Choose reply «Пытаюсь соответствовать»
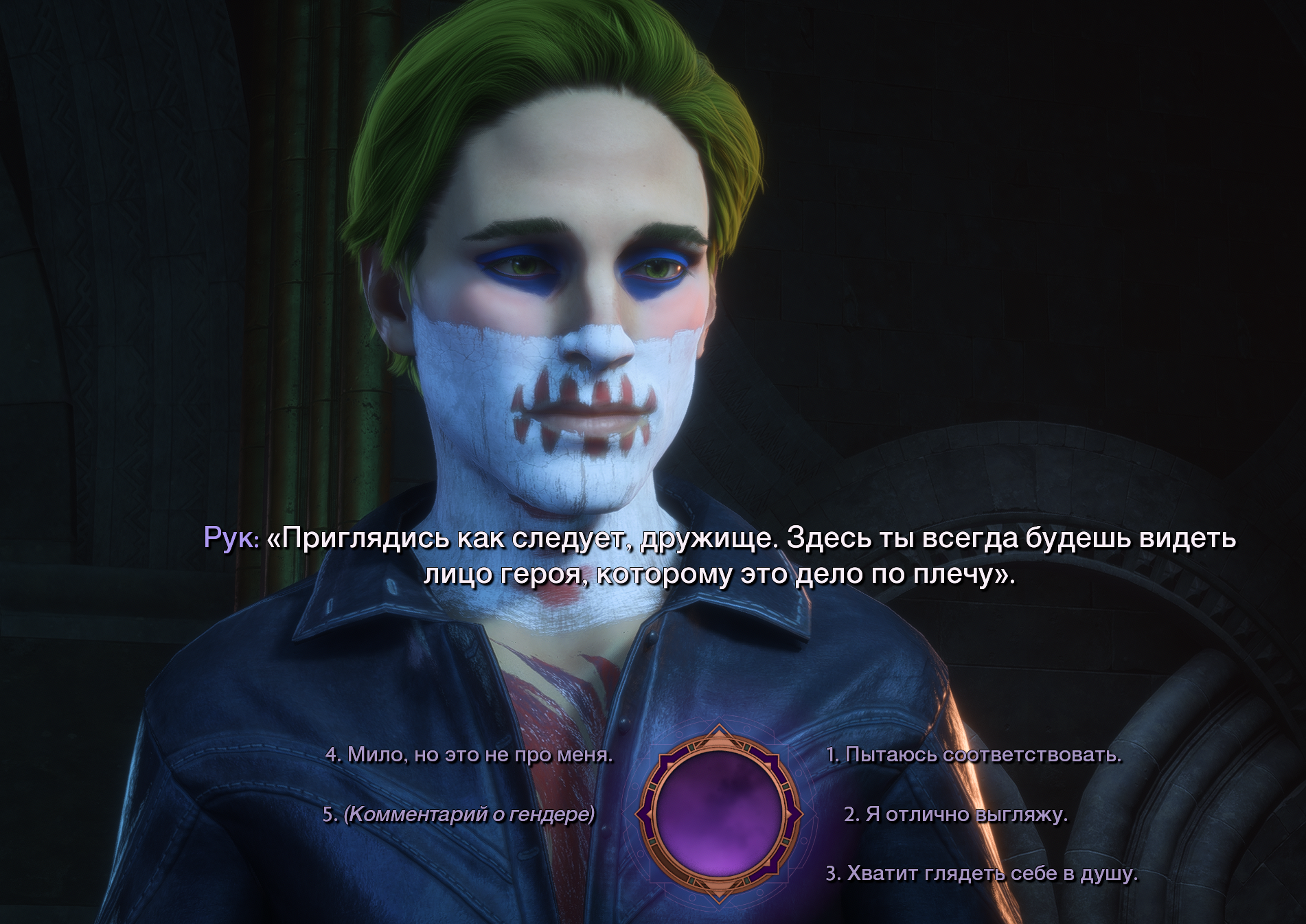Viewport: 1306px width, 924px height. click(973, 755)
